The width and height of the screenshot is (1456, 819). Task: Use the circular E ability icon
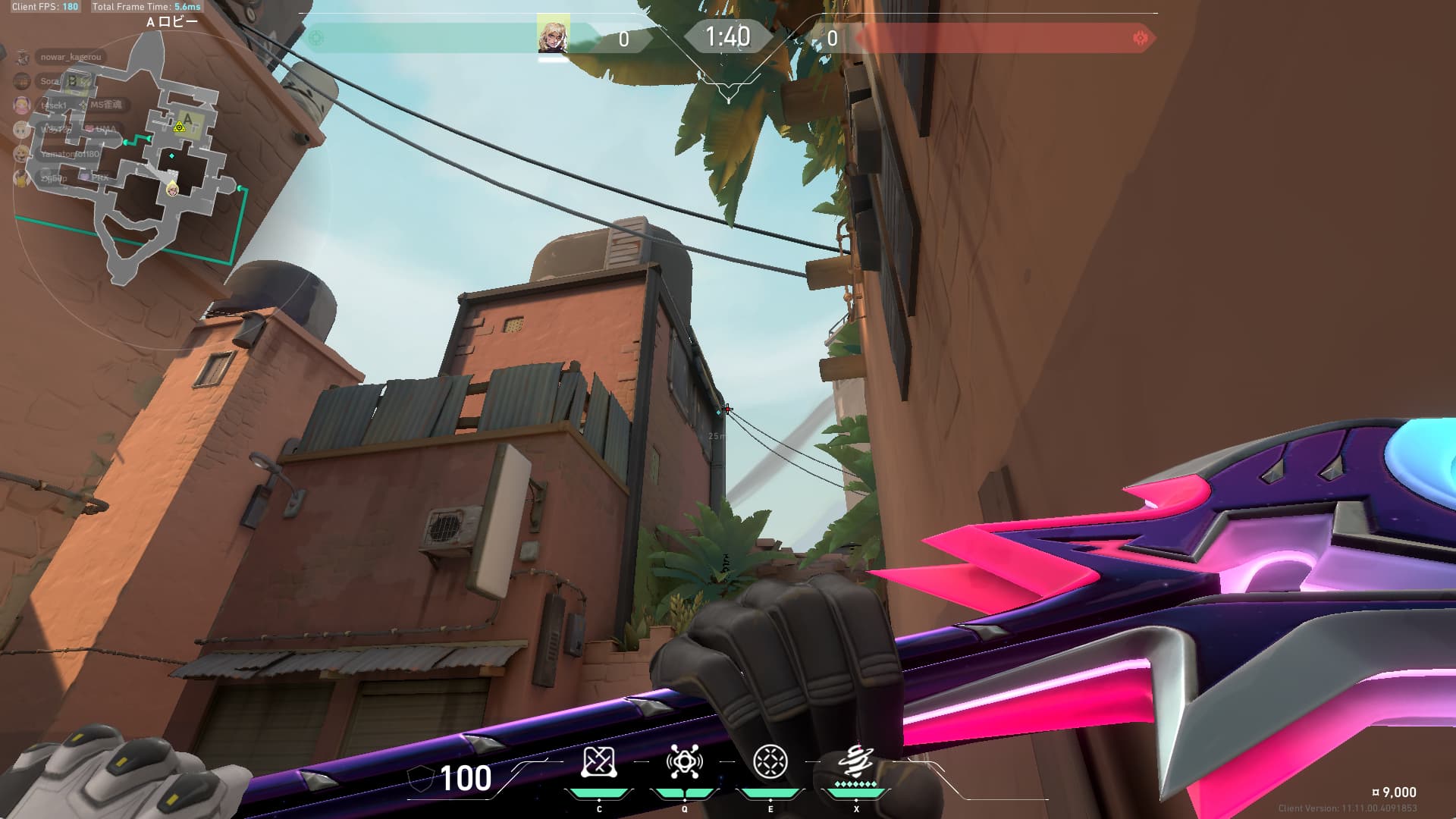pyautogui.click(x=770, y=762)
